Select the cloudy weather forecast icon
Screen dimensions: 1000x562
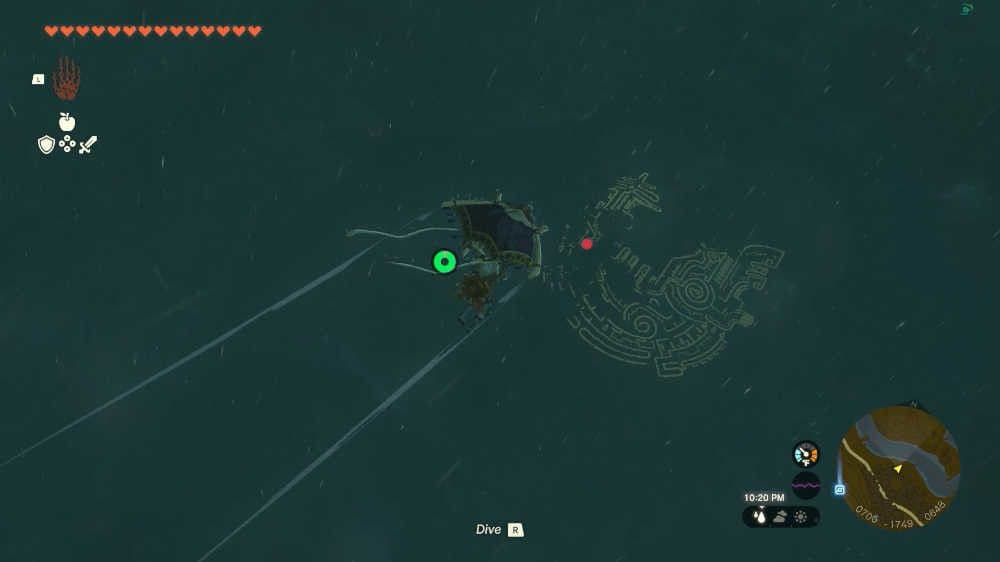(x=780, y=517)
